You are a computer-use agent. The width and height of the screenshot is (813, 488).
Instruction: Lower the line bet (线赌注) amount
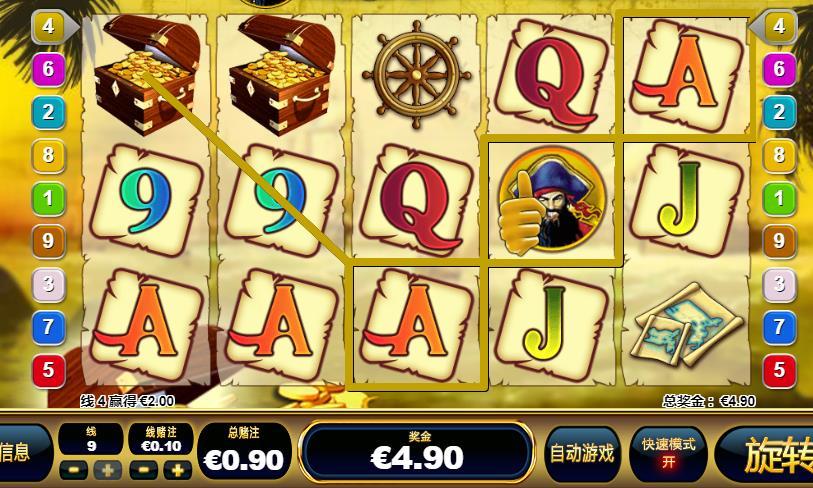[x=144, y=470]
